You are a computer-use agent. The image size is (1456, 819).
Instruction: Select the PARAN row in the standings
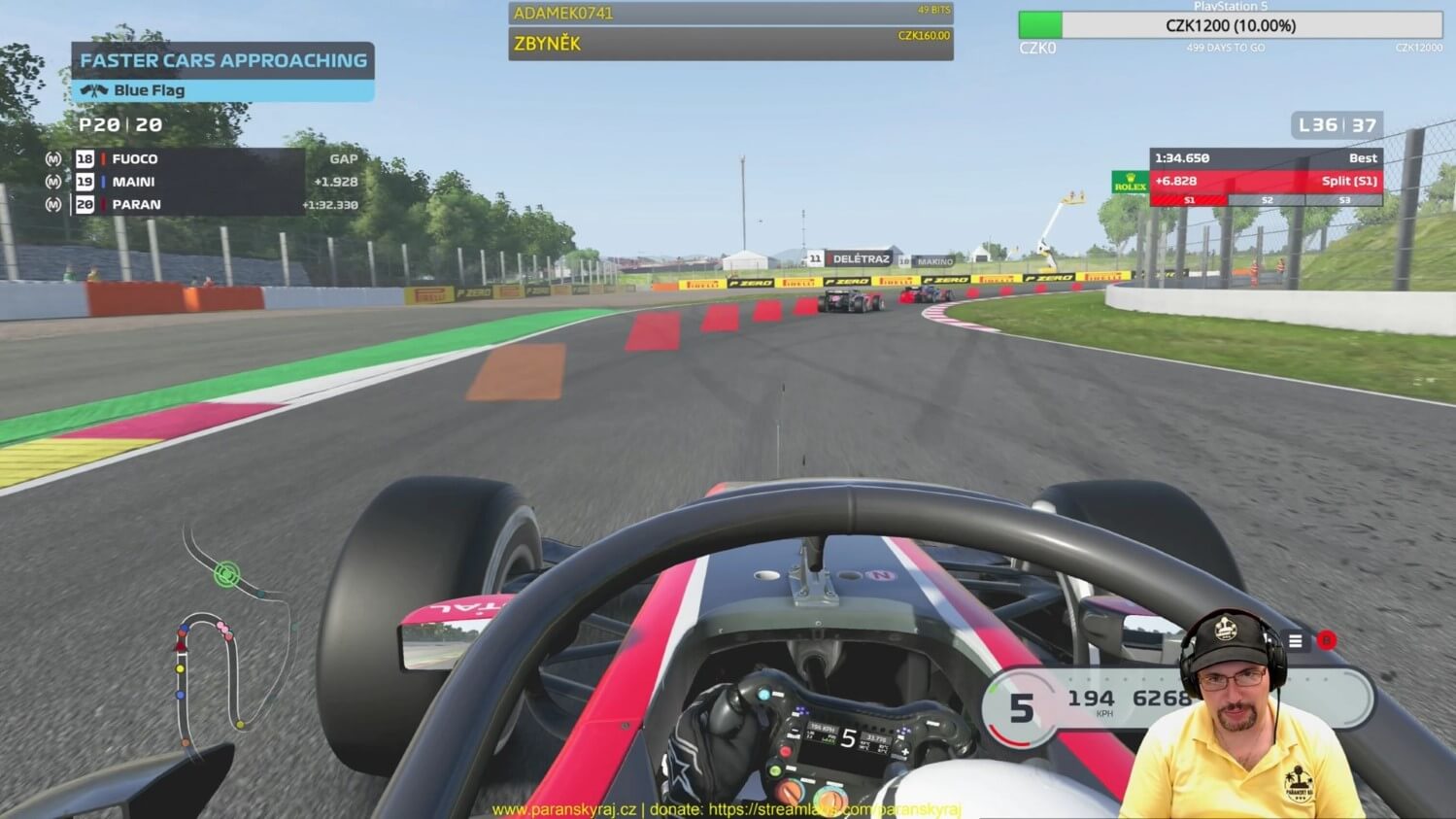point(187,205)
